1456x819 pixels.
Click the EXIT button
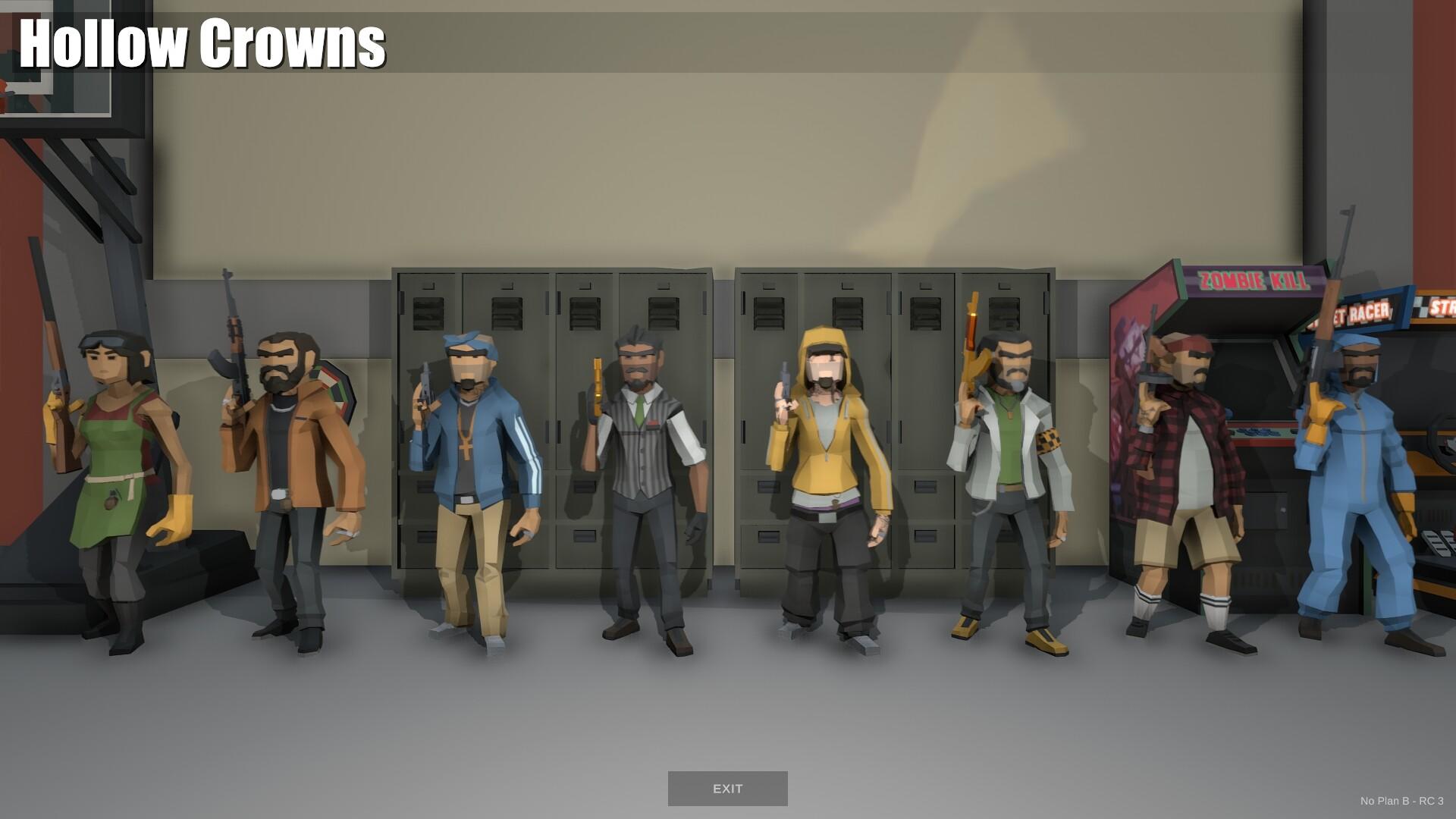pos(727,788)
